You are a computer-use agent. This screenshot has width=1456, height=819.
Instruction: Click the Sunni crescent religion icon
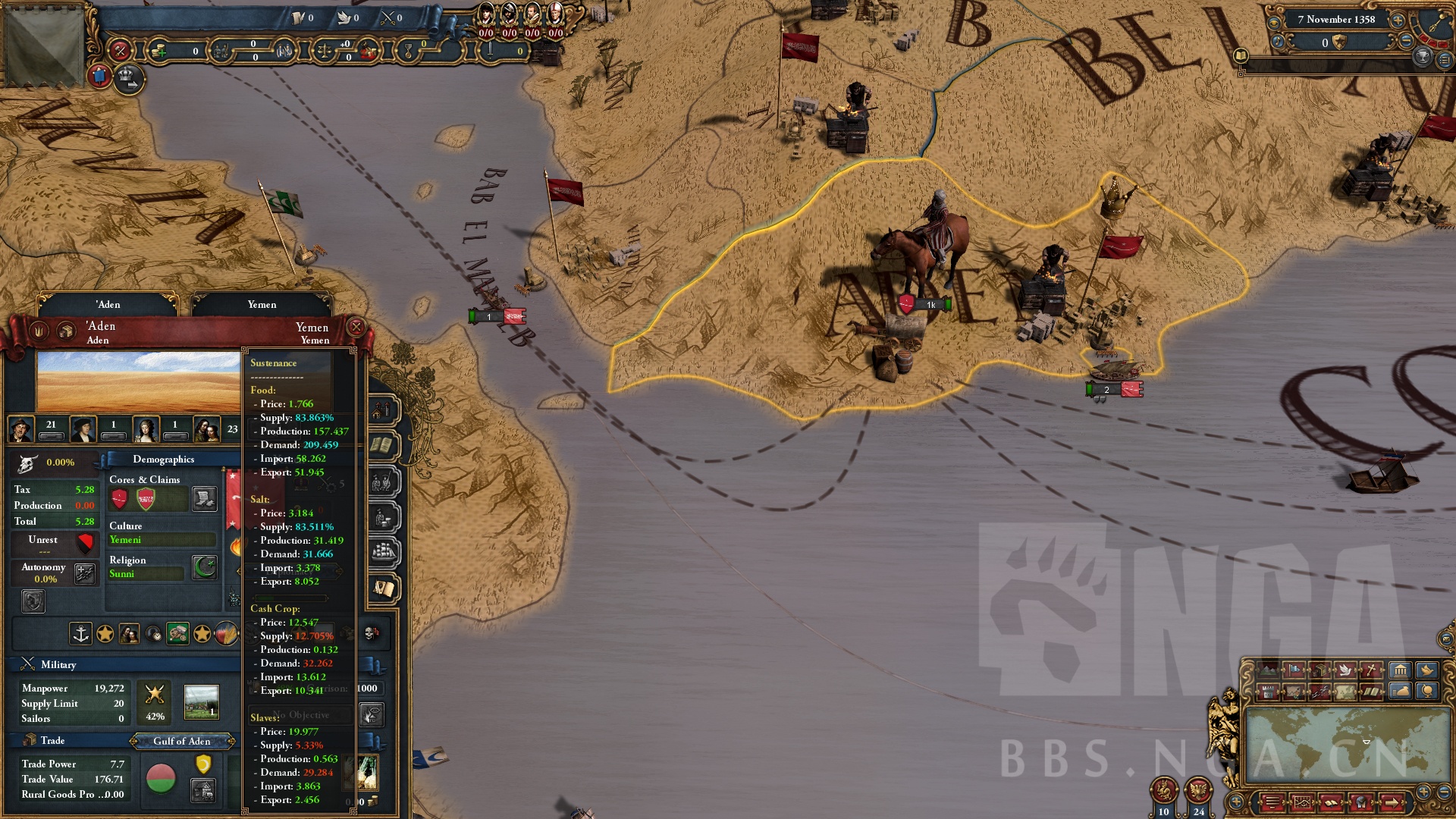click(x=204, y=566)
